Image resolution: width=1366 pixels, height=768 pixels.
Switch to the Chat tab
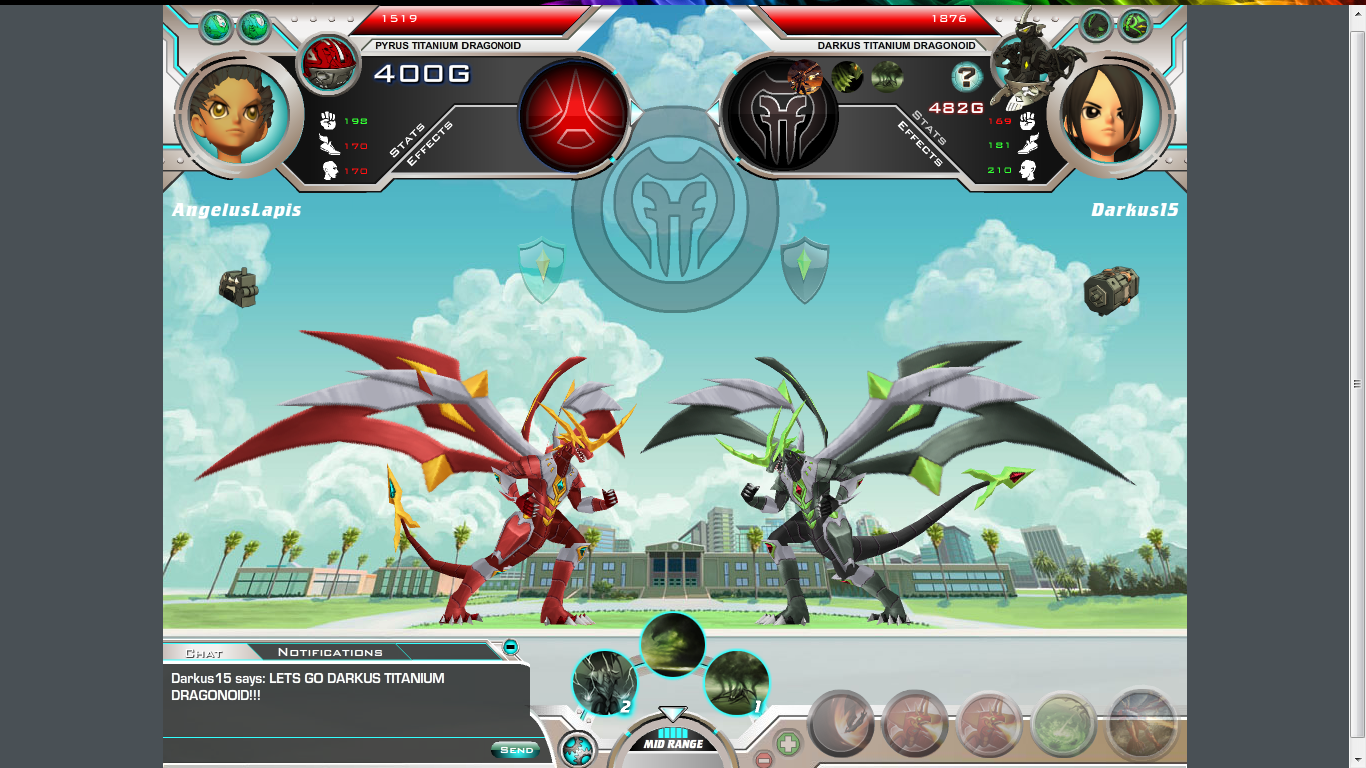204,653
